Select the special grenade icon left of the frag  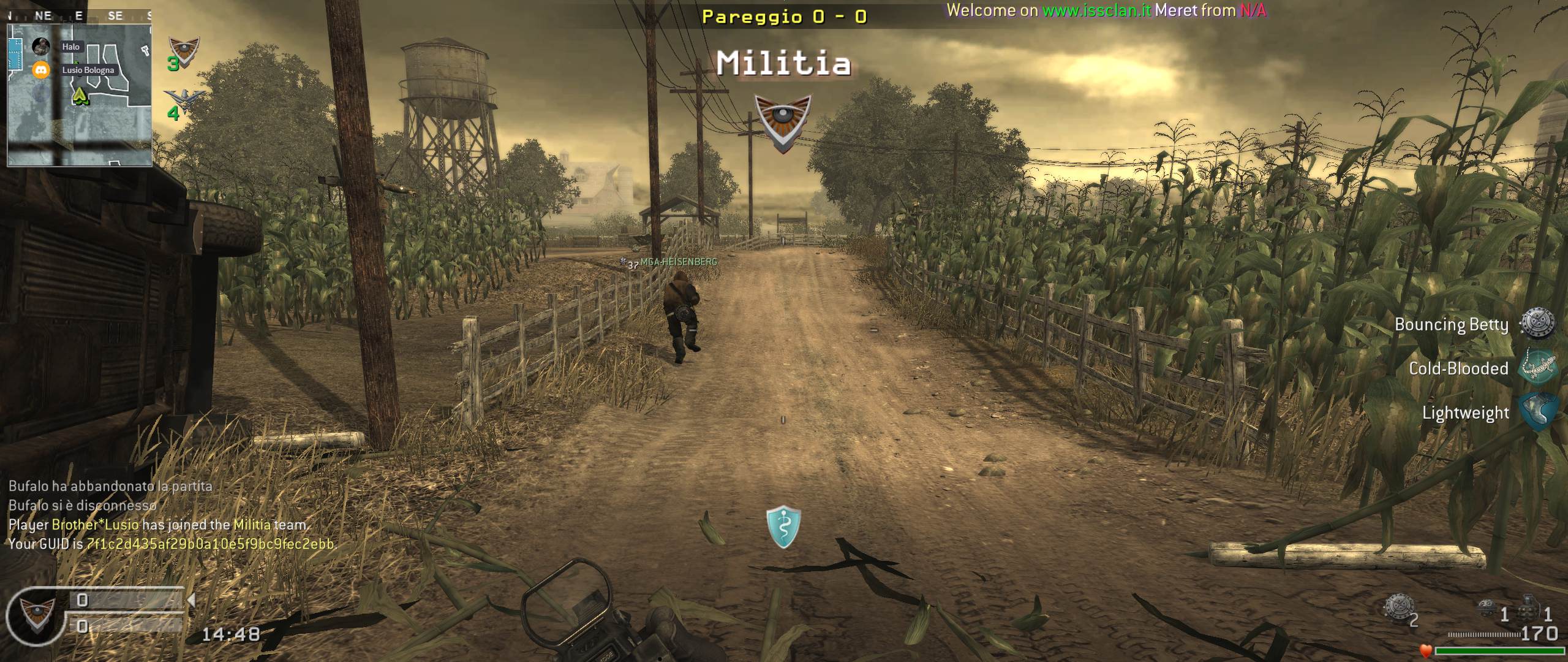click(1487, 609)
